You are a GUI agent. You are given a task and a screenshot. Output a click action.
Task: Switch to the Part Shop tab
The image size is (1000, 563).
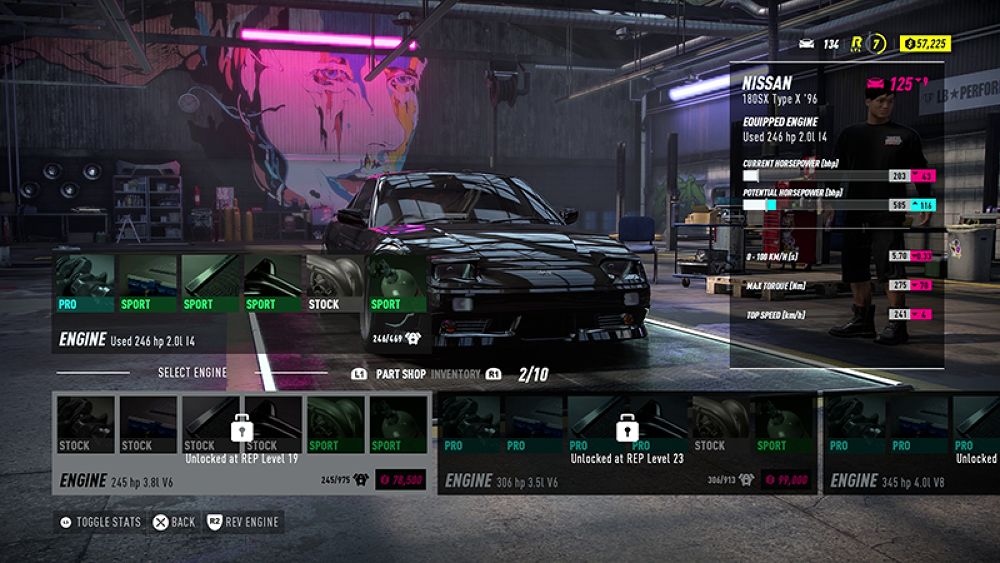[x=400, y=374]
